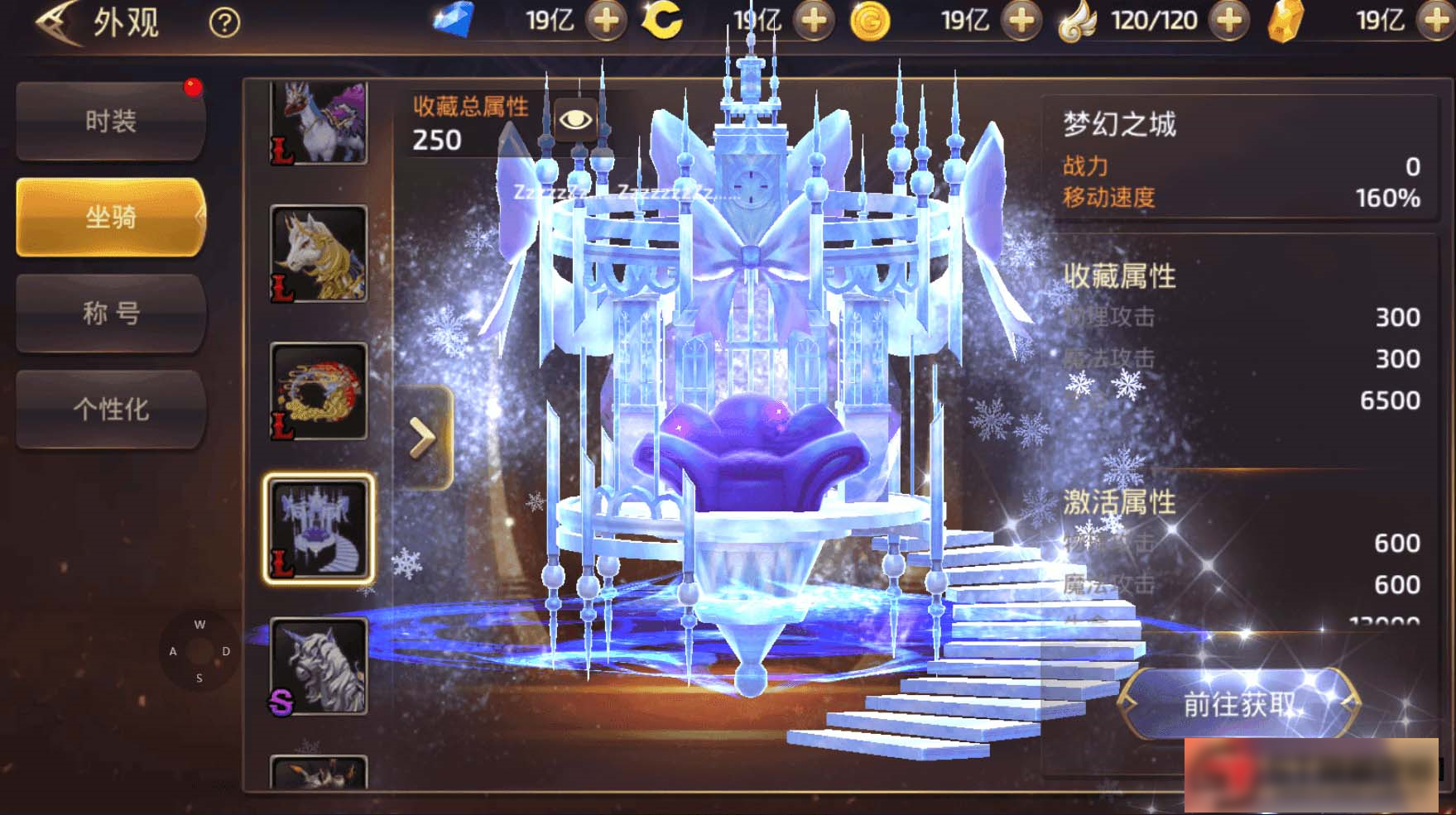Open the 称号 menu tab
1456x815 pixels.
coord(109,313)
